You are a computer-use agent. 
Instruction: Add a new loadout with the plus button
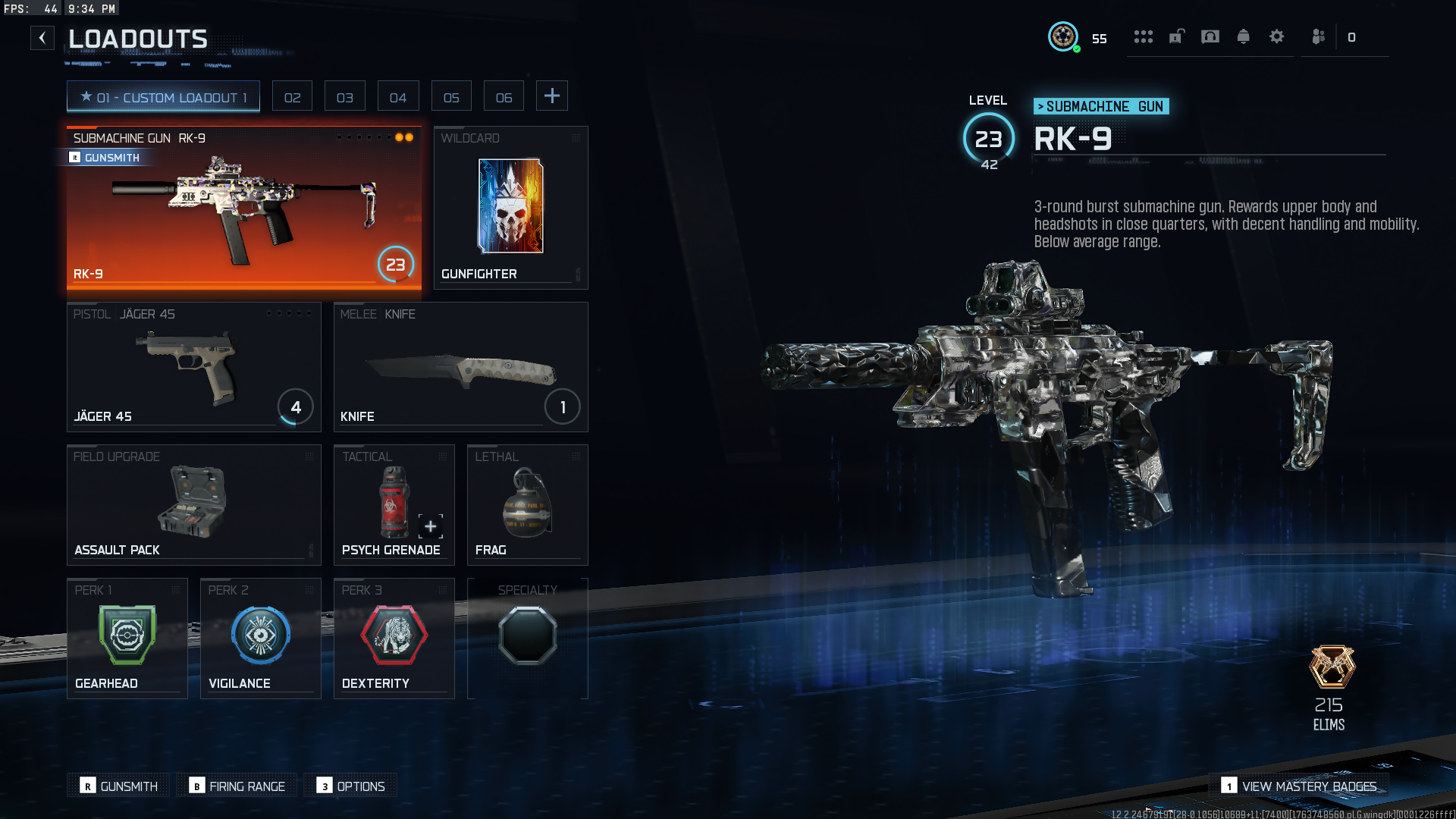(552, 96)
